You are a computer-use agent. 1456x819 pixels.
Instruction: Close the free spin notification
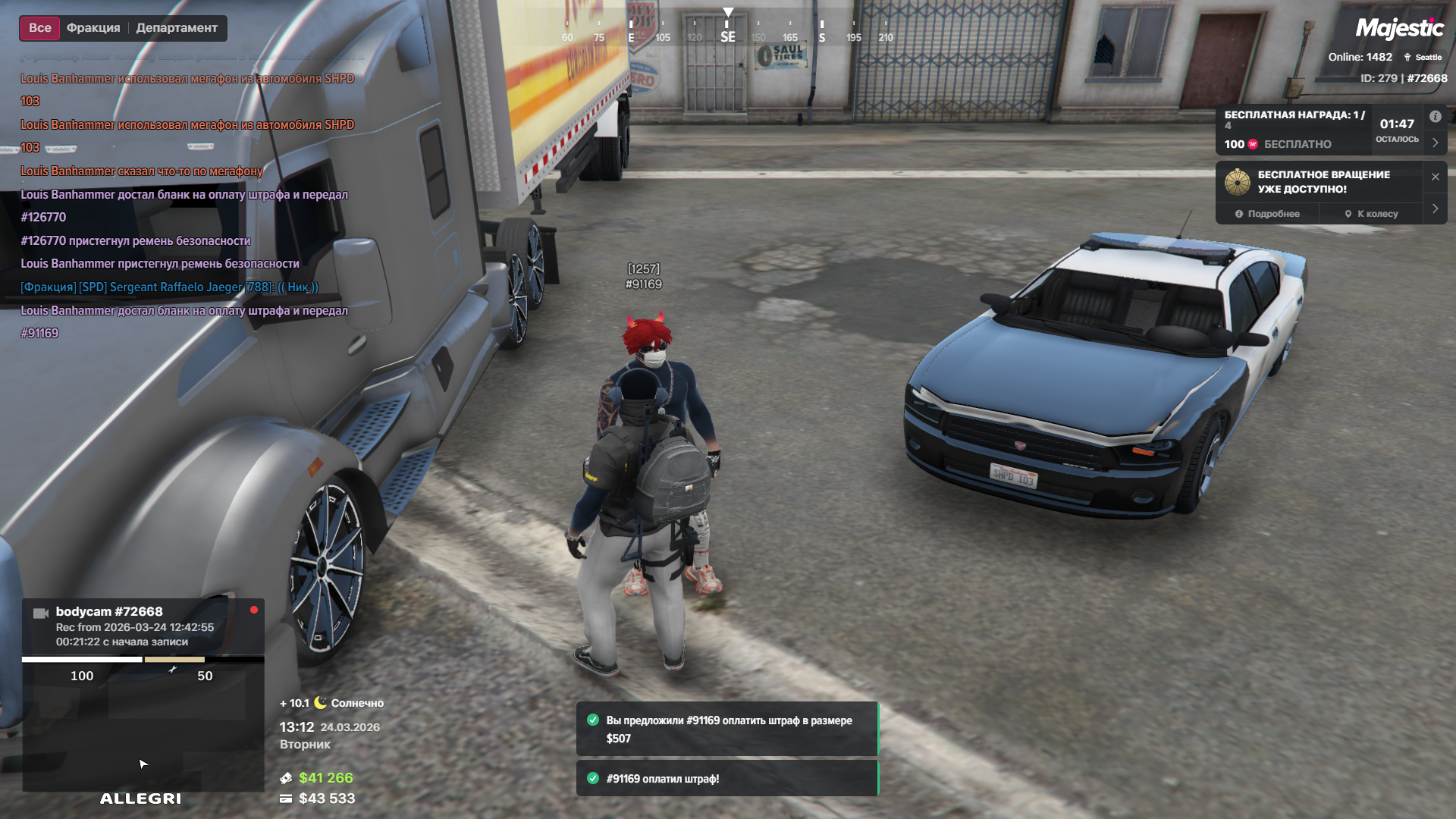[x=1435, y=177]
